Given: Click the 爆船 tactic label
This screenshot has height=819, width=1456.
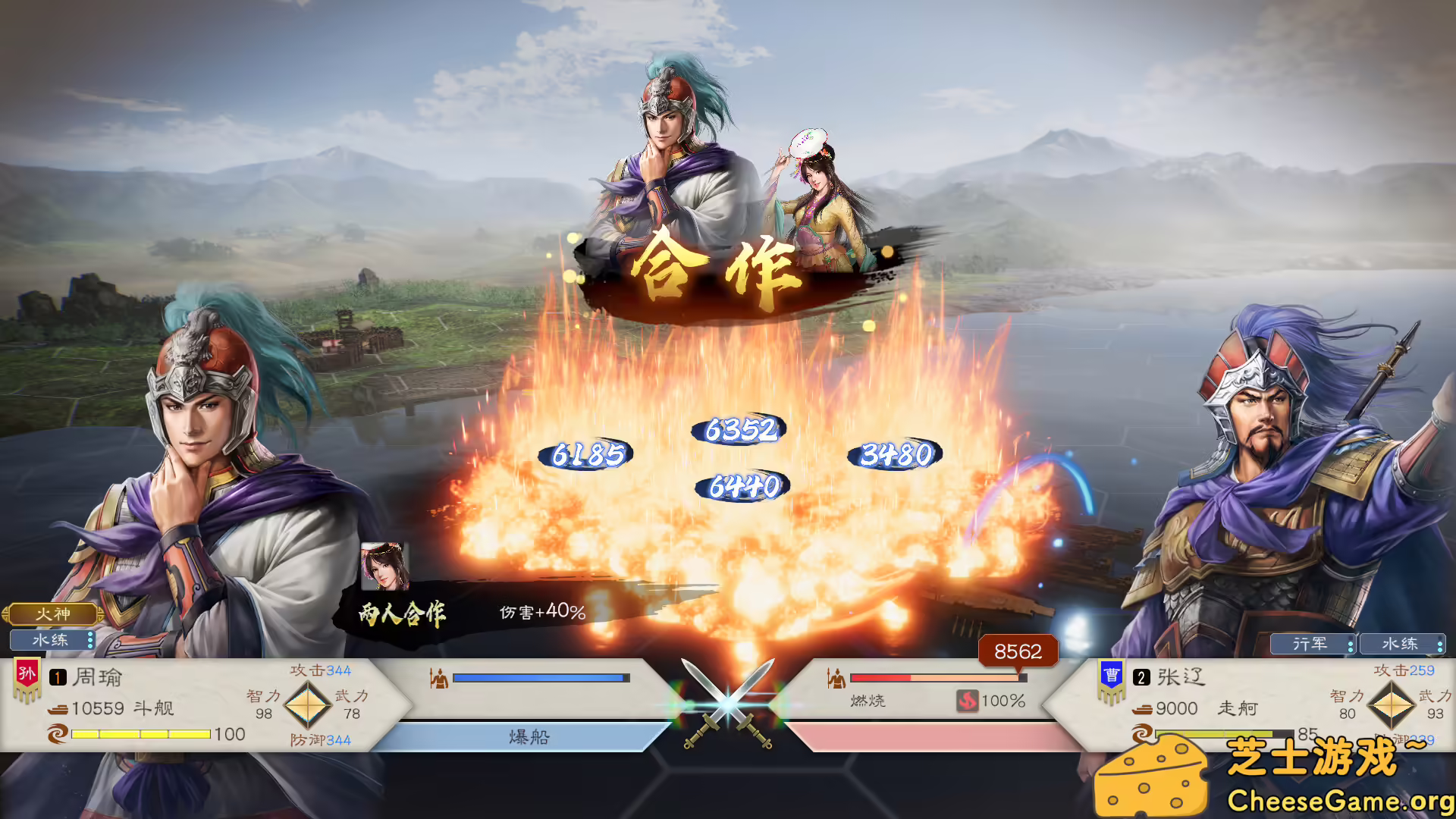Looking at the screenshot, I should coord(529,735).
